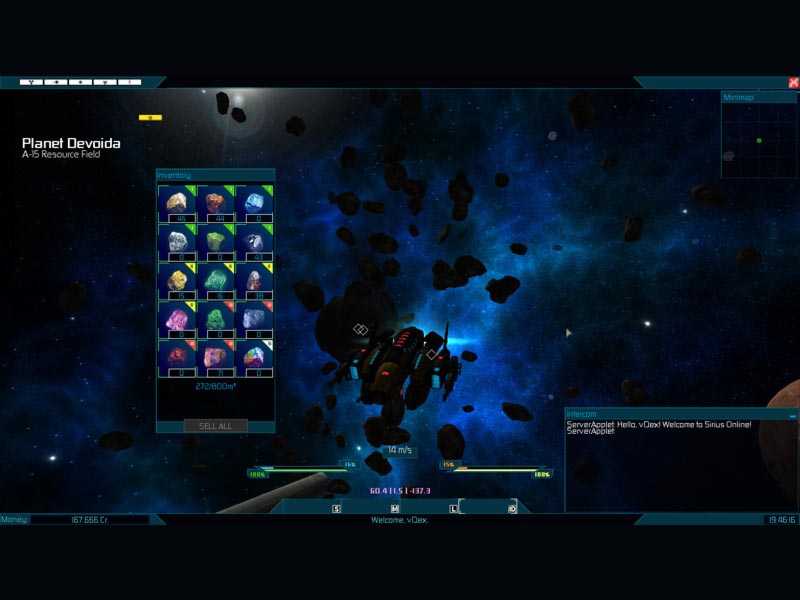This screenshot has width=800, height=600.
Task: Activate the S slot on bottom bar
Action: (337, 509)
